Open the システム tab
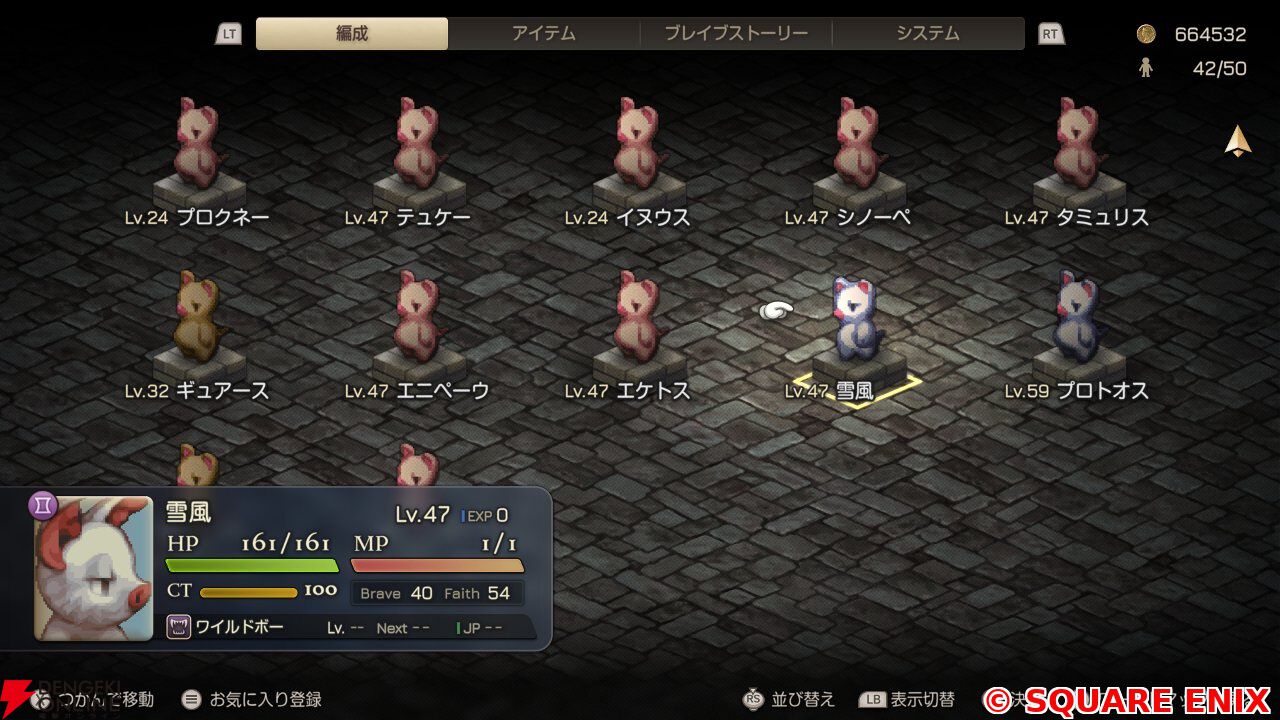The image size is (1280, 720). pos(928,33)
